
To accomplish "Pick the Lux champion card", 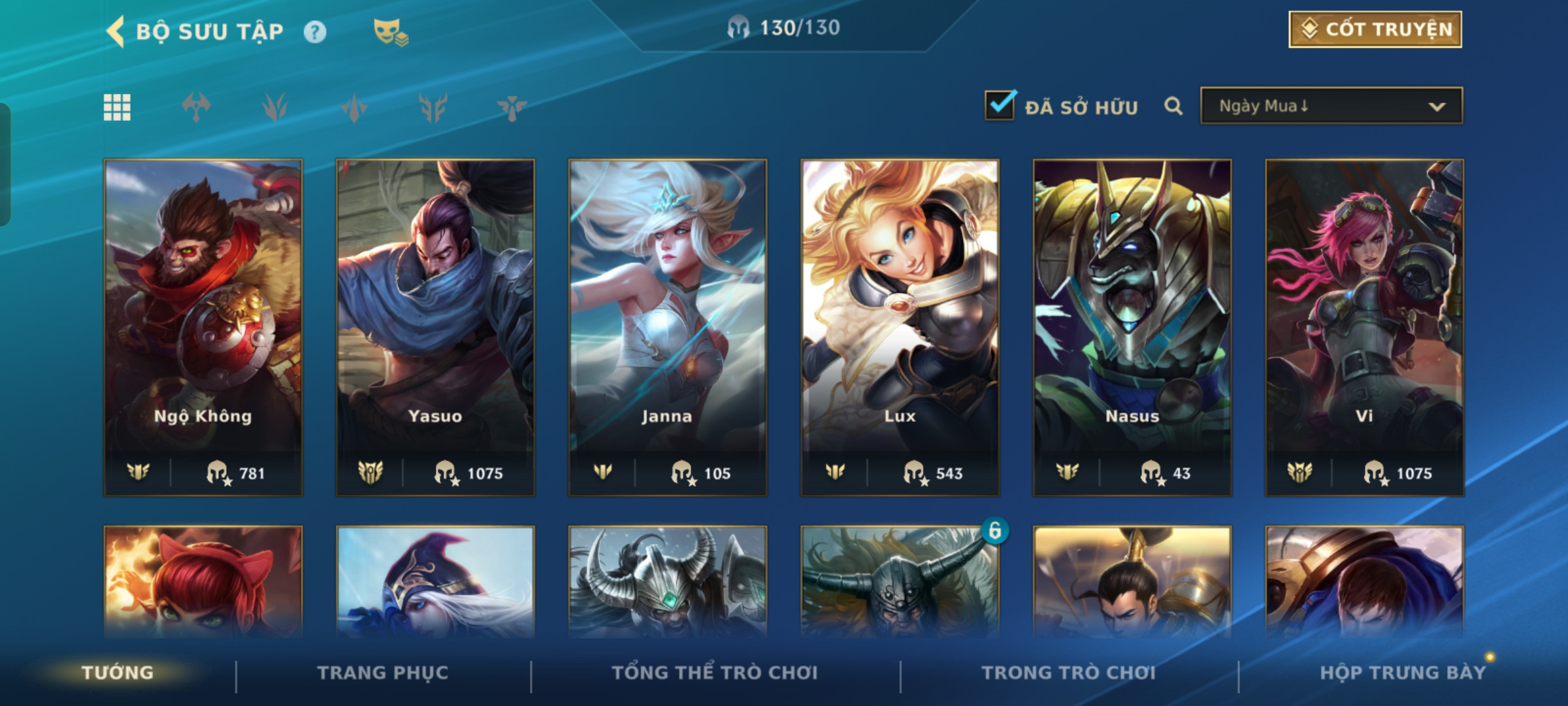I will pos(900,327).
